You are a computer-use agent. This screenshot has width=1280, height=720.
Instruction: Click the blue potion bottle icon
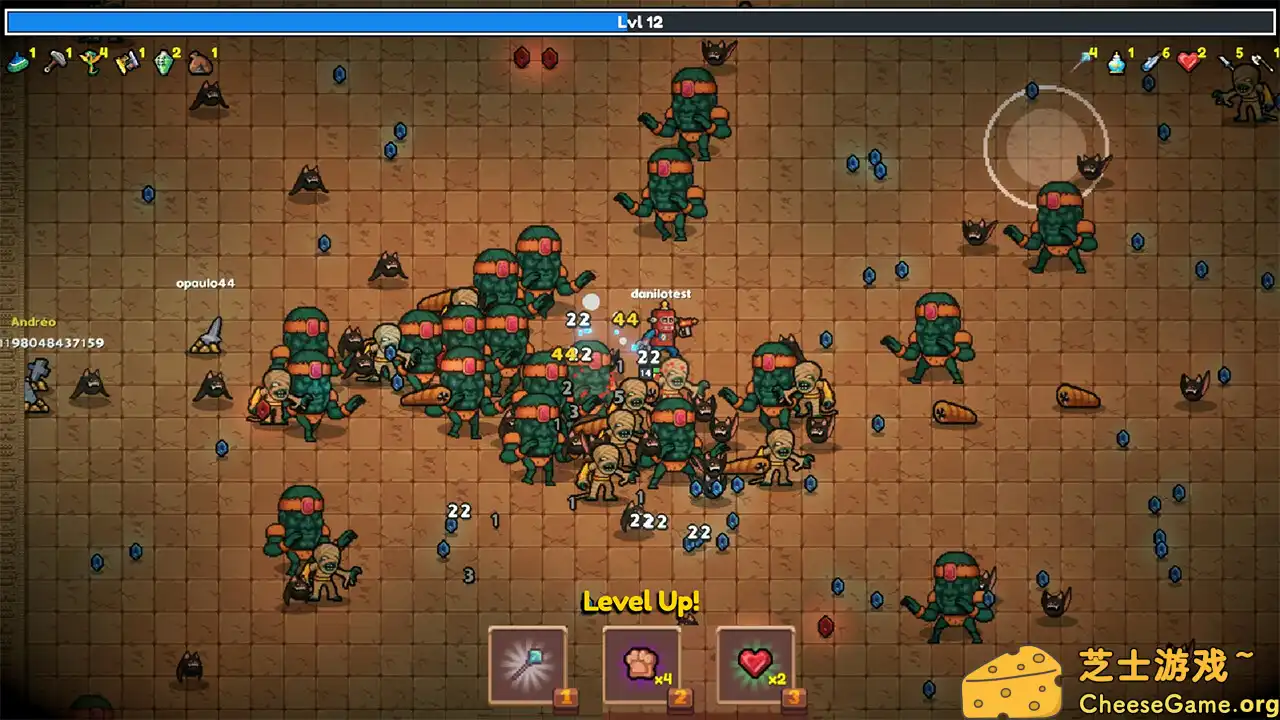[1117, 63]
